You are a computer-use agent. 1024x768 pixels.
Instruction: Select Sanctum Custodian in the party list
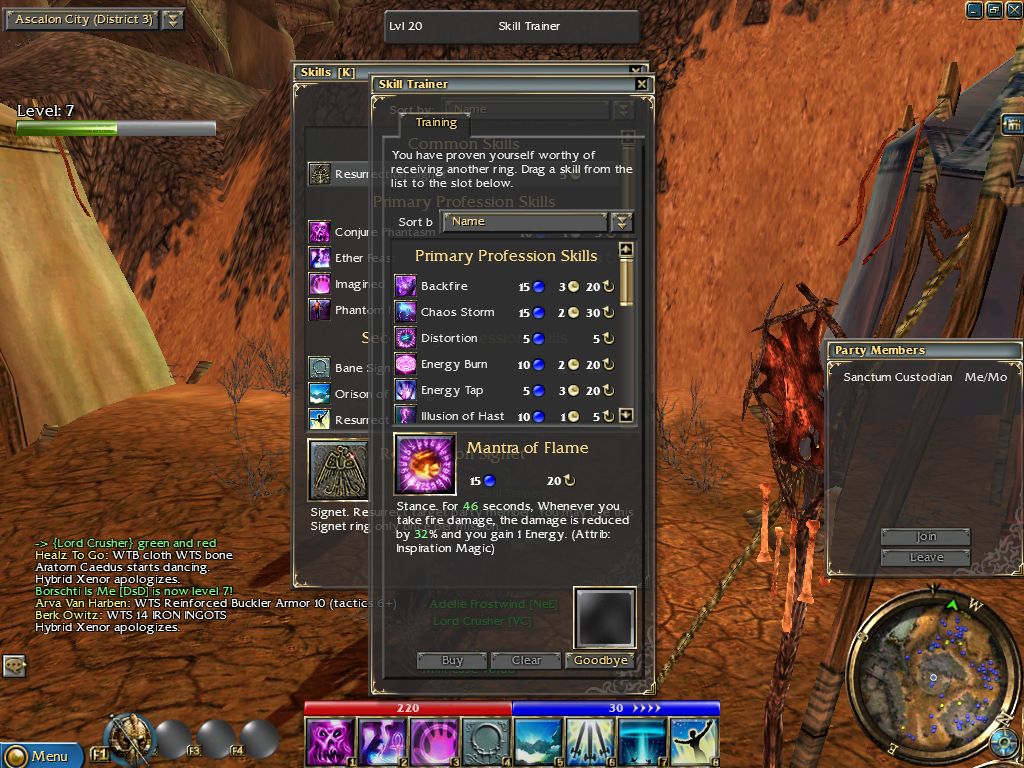coord(897,377)
